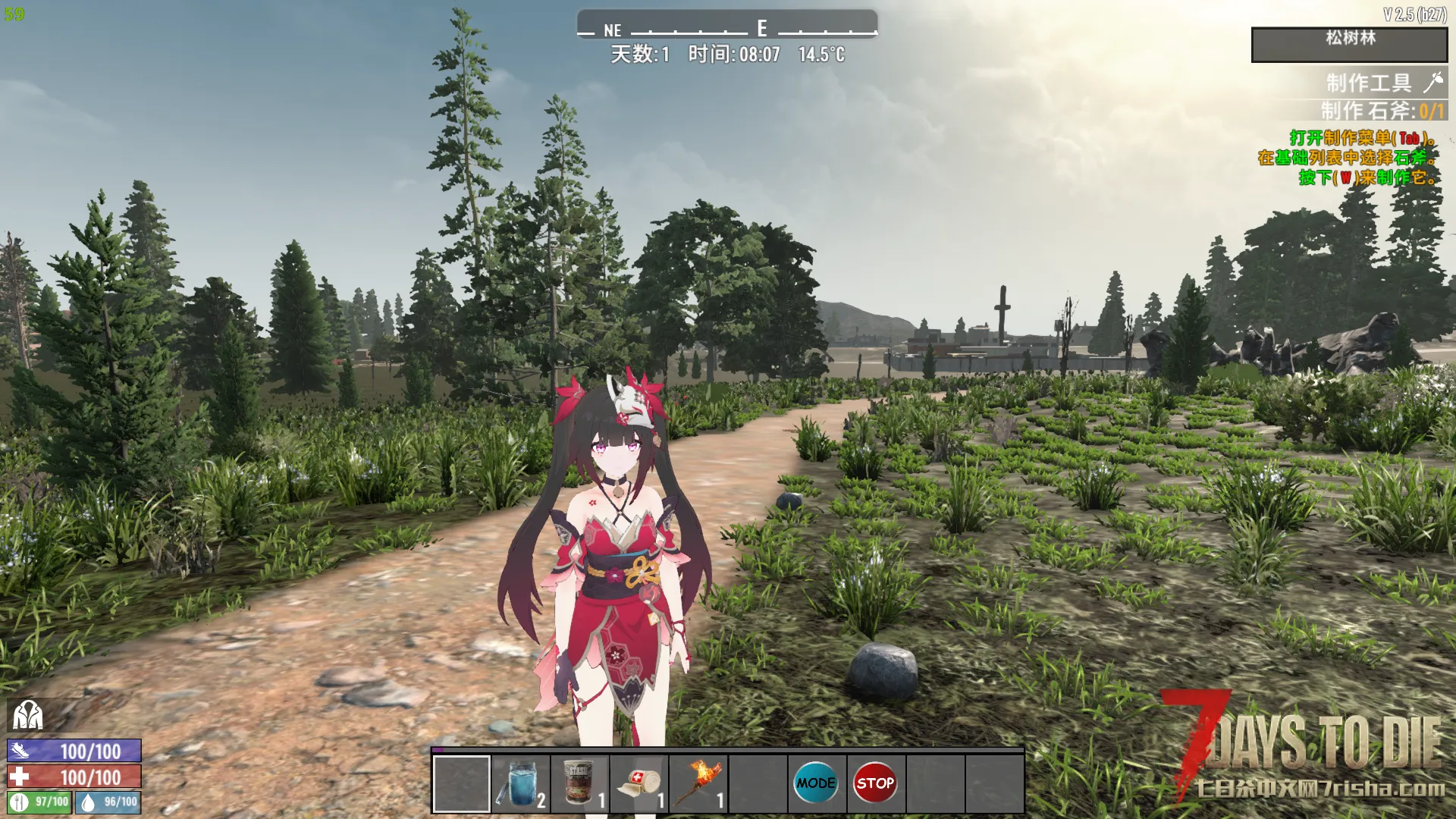Viewport: 1456px width, 819px height.
Task: Select the water jar hotbar slot
Action: (x=520, y=784)
